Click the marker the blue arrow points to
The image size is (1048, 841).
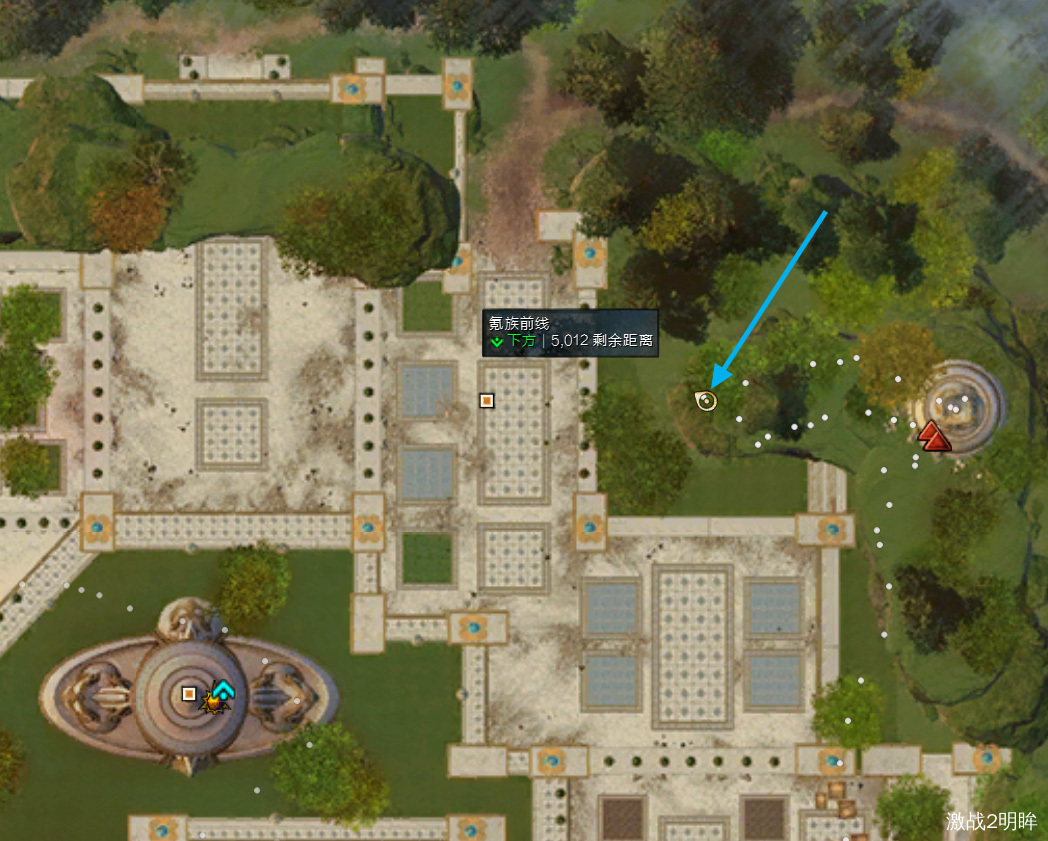click(706, 401)
